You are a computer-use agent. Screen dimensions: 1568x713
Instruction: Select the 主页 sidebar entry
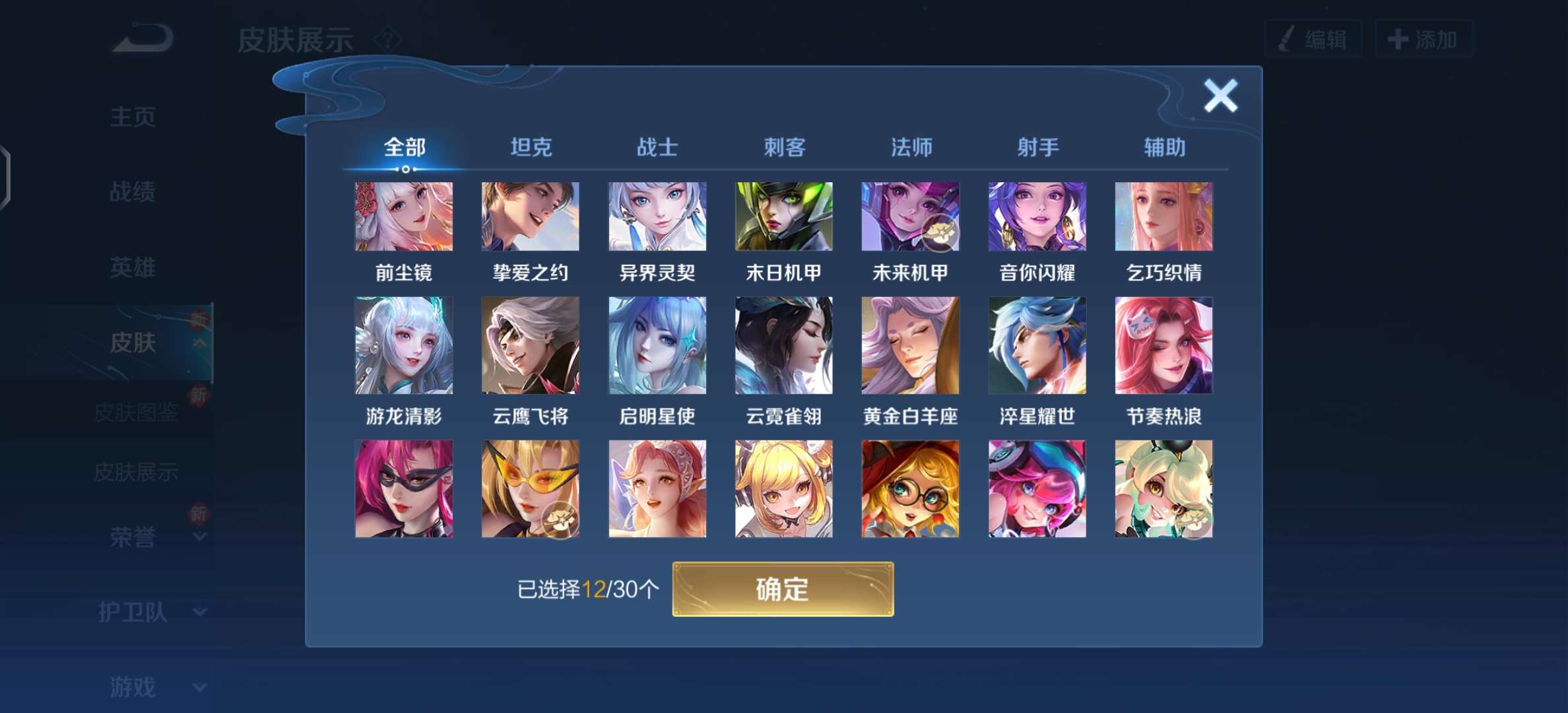coord(134,118)
